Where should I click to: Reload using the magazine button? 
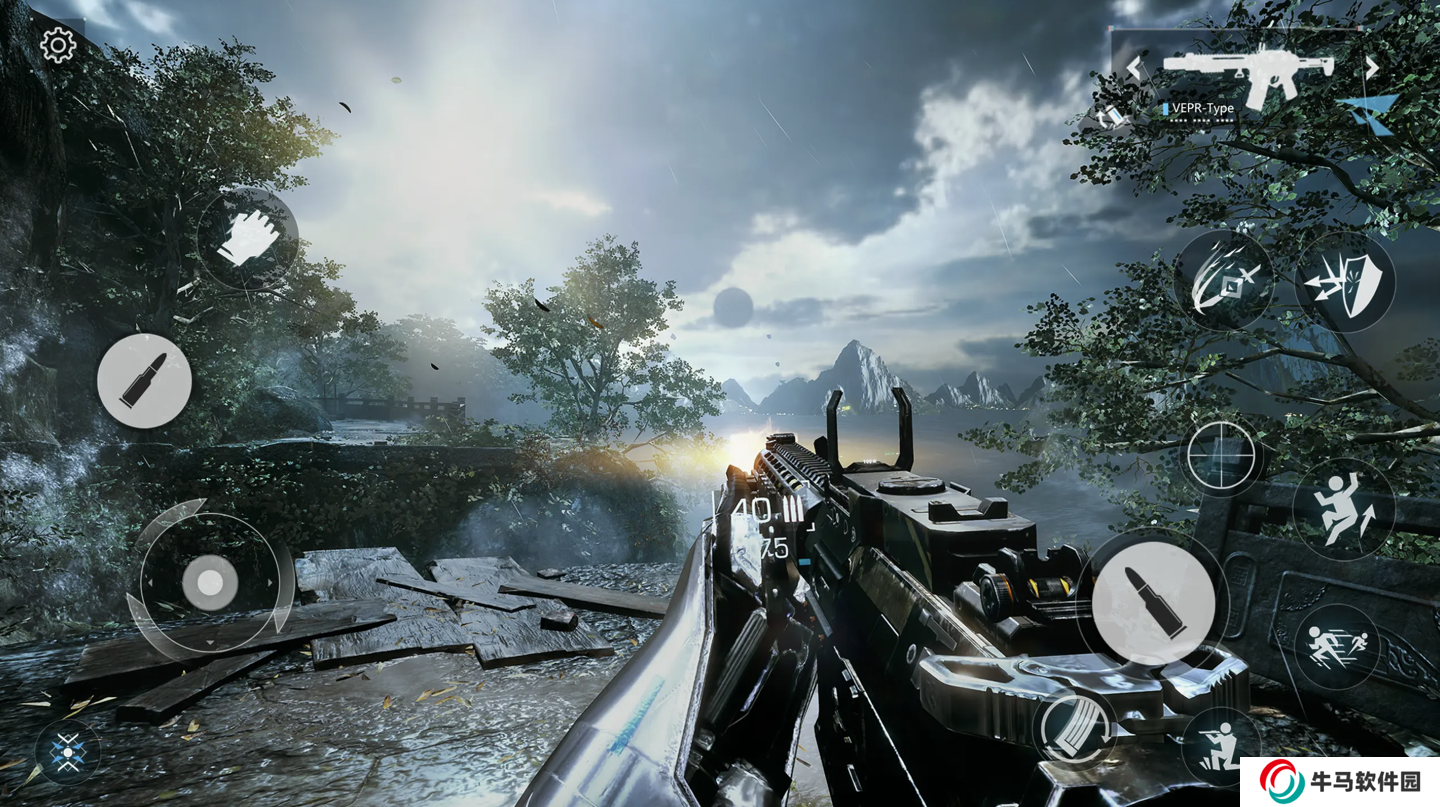[x=1075, y=726]
